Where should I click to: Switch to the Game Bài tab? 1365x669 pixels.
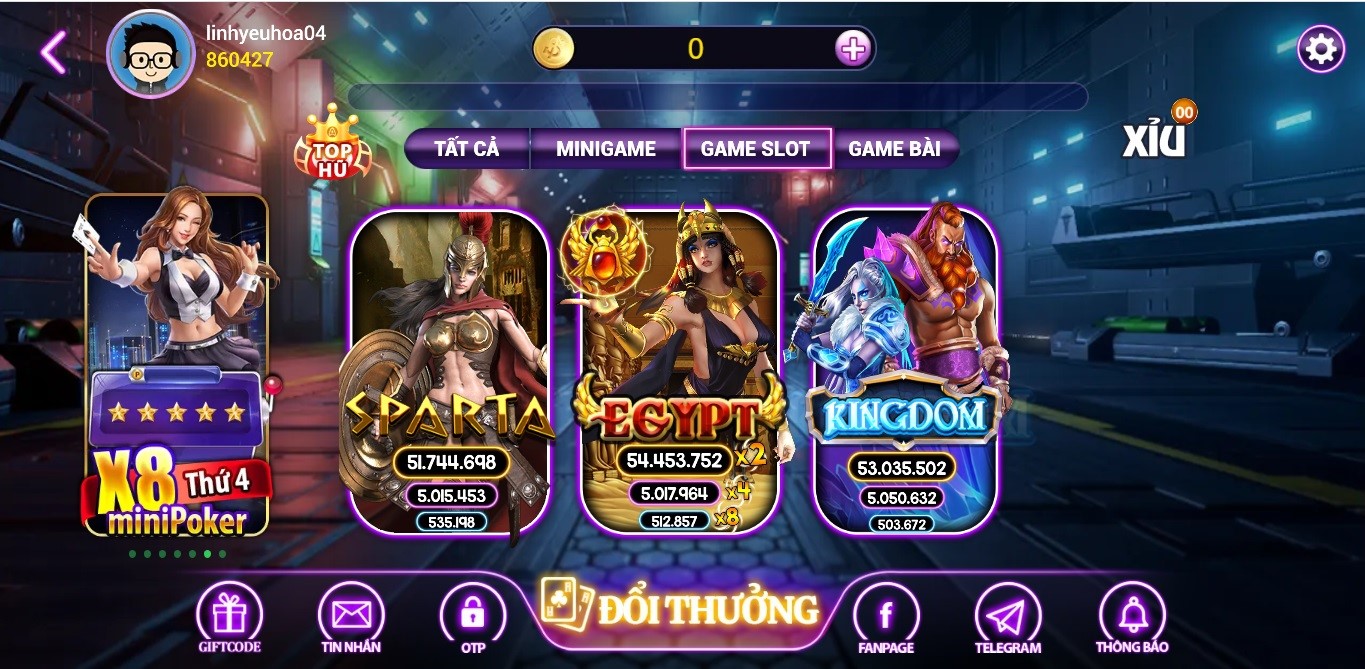click(x=894, y=149)
